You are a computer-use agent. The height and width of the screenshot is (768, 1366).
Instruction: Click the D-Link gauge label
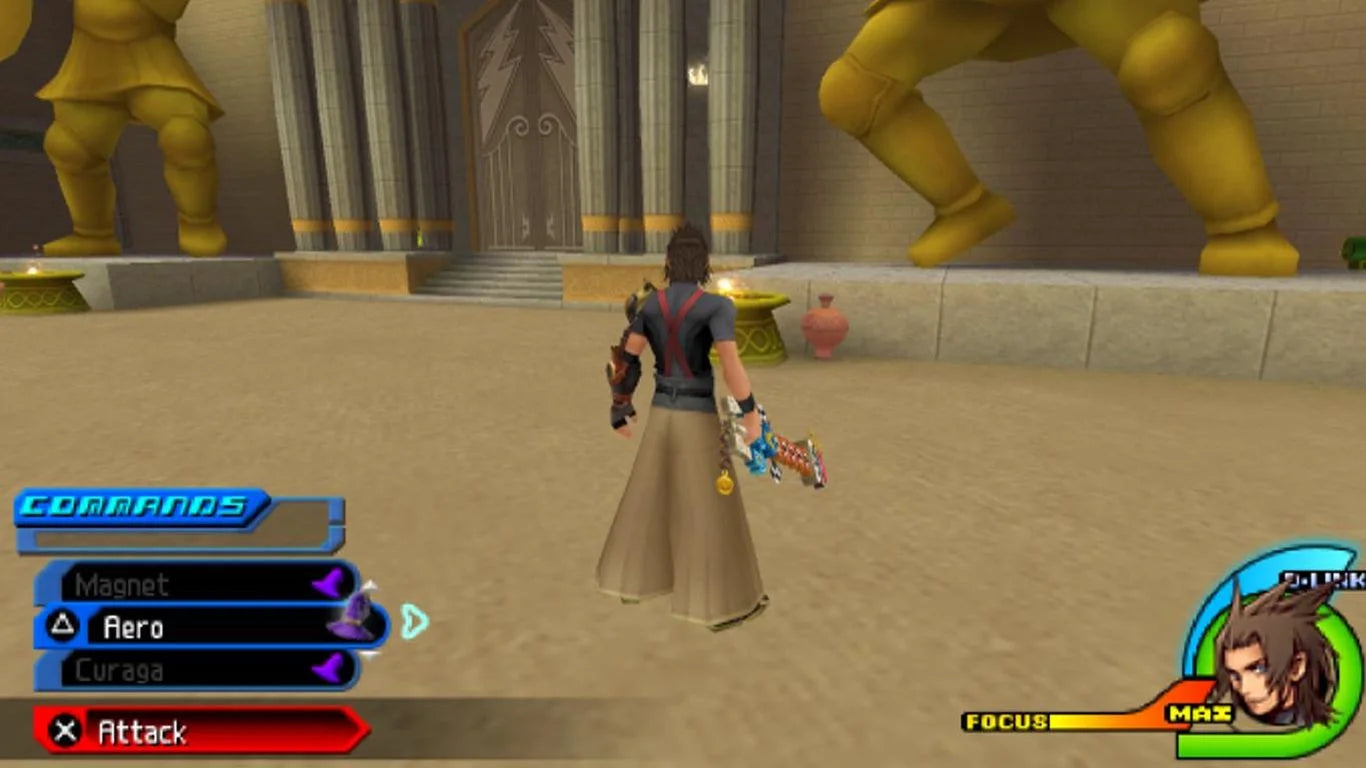1325,580
